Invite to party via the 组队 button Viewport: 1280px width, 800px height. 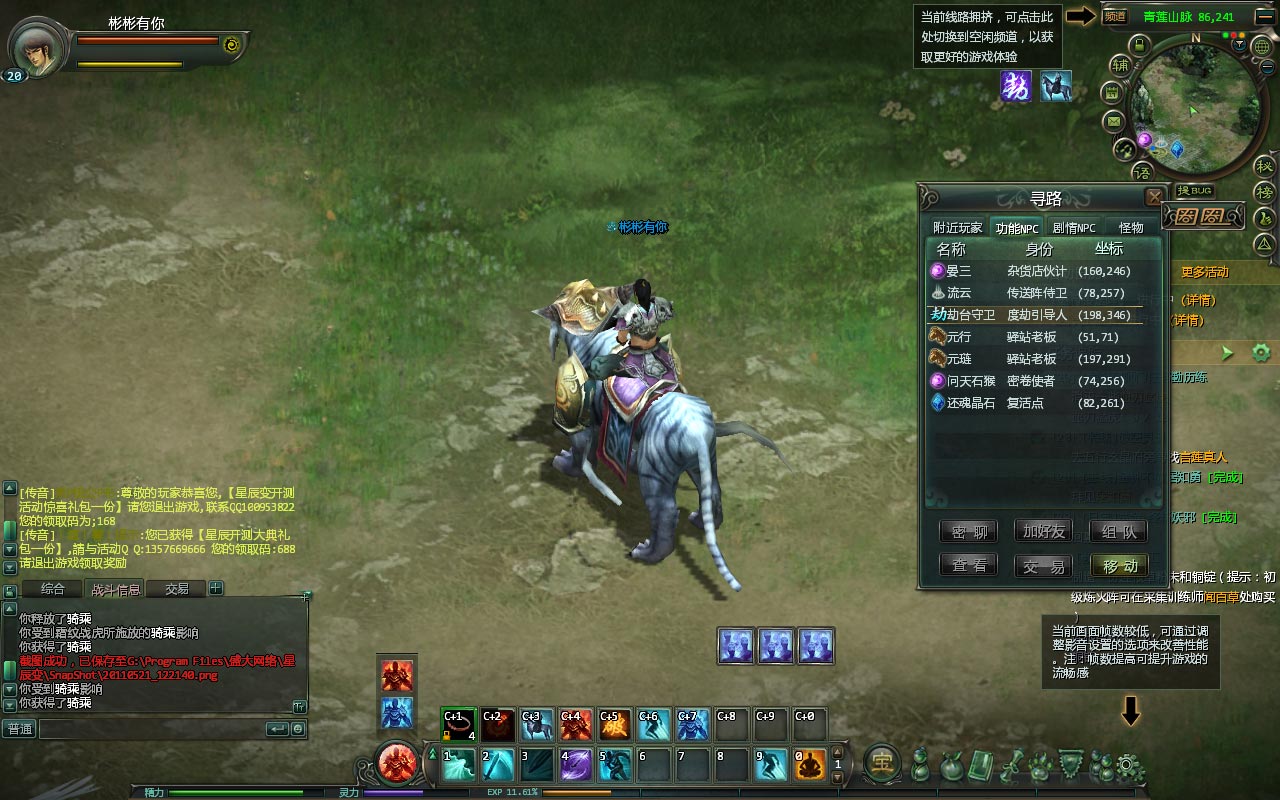1119,532
